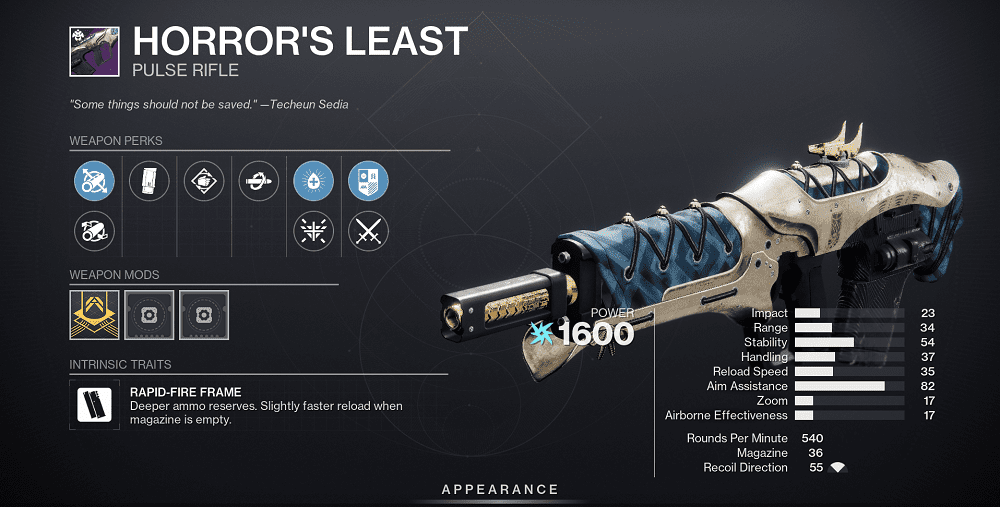Screen dimensions: 1000x507
Task: Open the golden masterwork mod slot
Action: tap(95, 315)
